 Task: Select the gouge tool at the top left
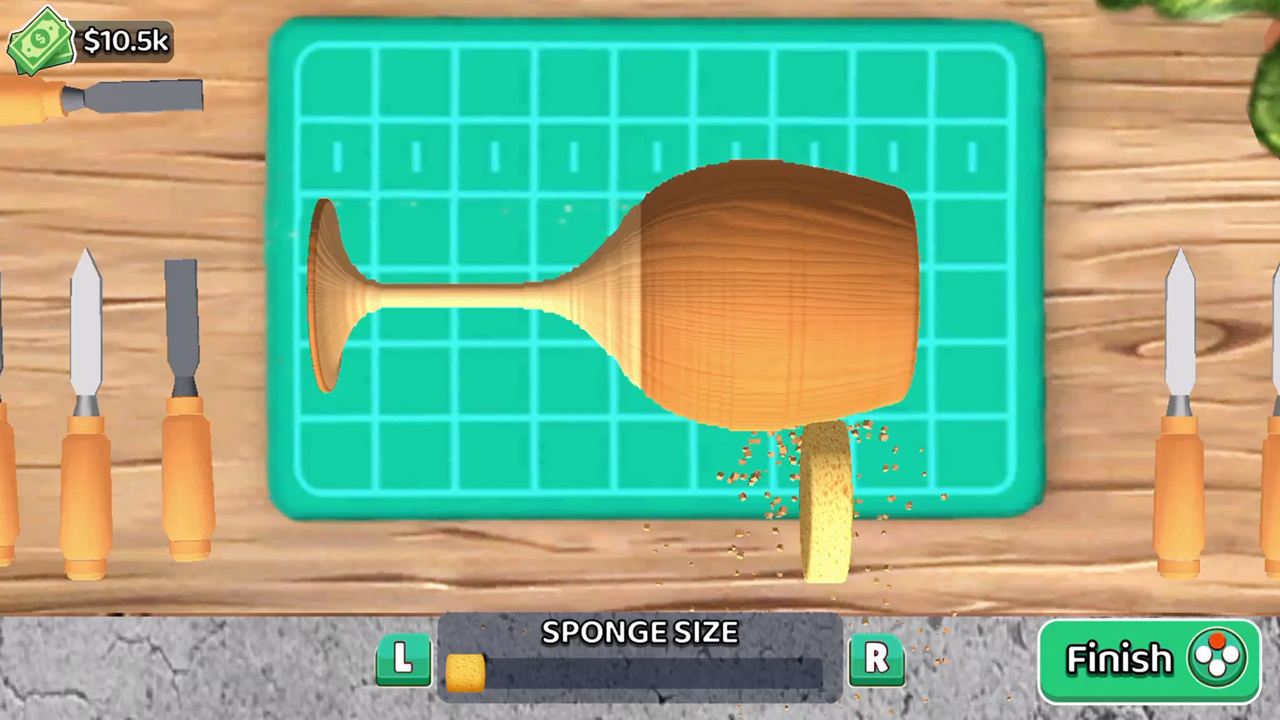100,95
